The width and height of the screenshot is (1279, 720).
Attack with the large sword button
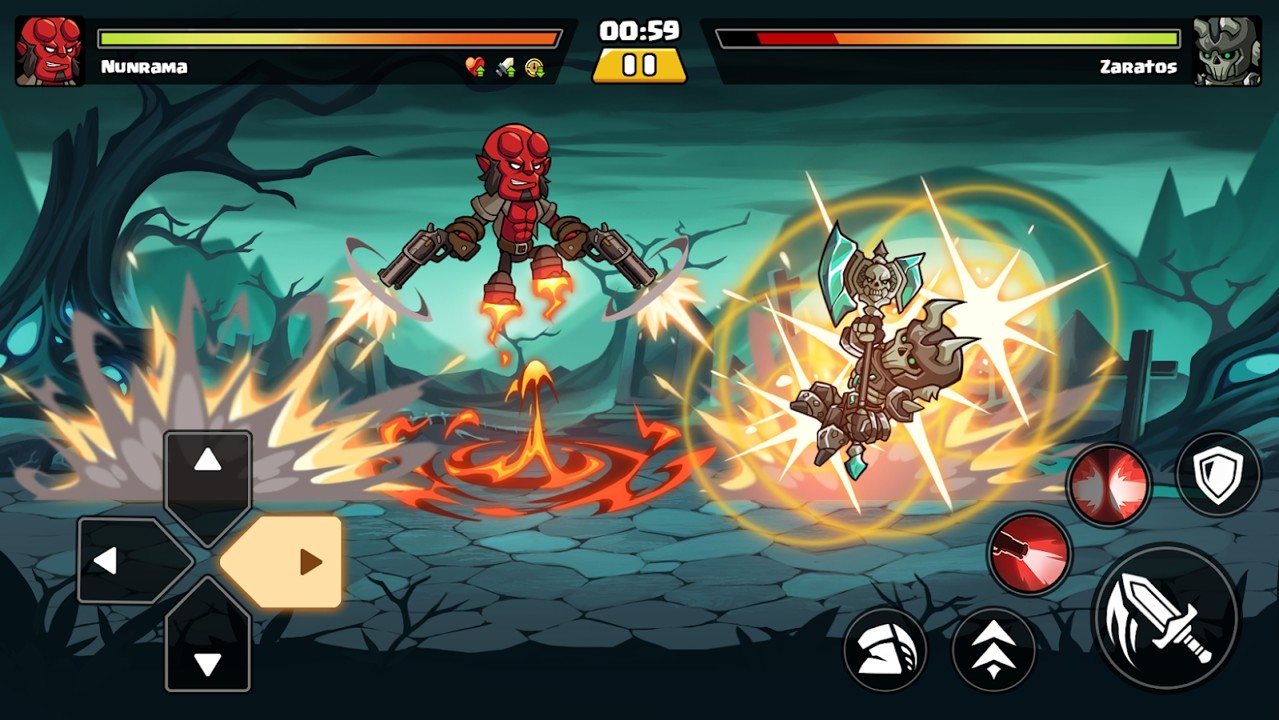click(1166, 617)
